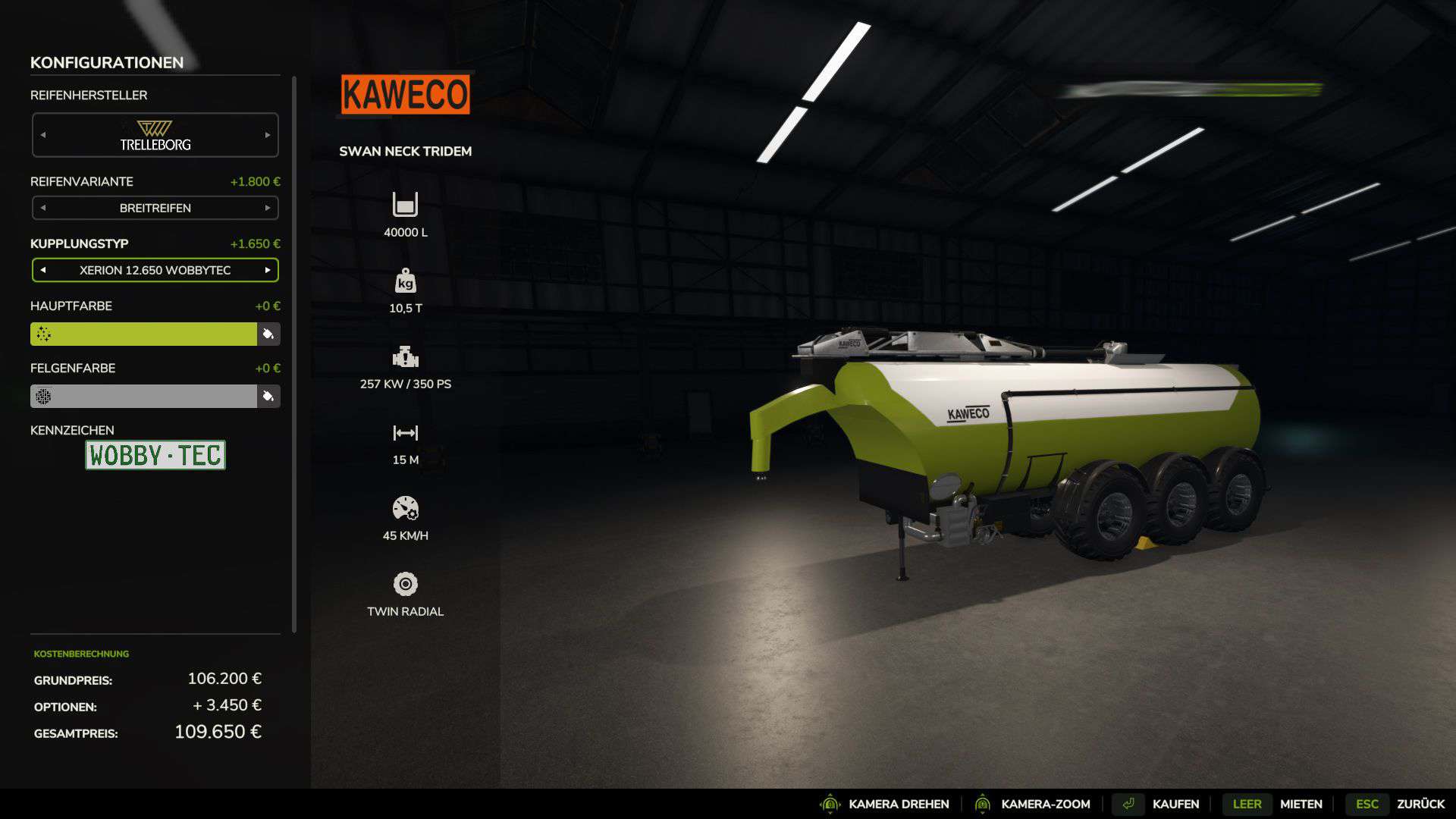Image resolution: width=1456 pixels, height=819 pixels.
Task: Click the paint bucket beside Felgenfarbe
Action: tap(268, 396)
